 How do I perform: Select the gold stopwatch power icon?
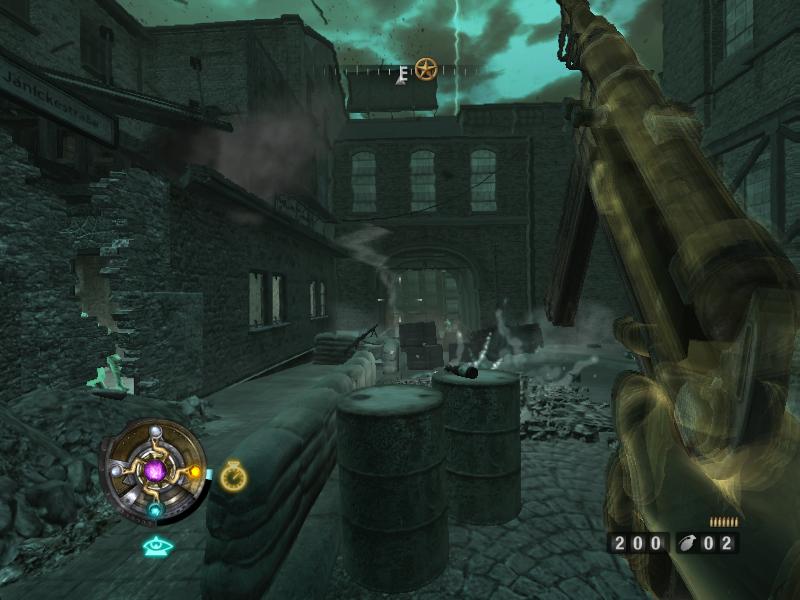tap(234, 476)
